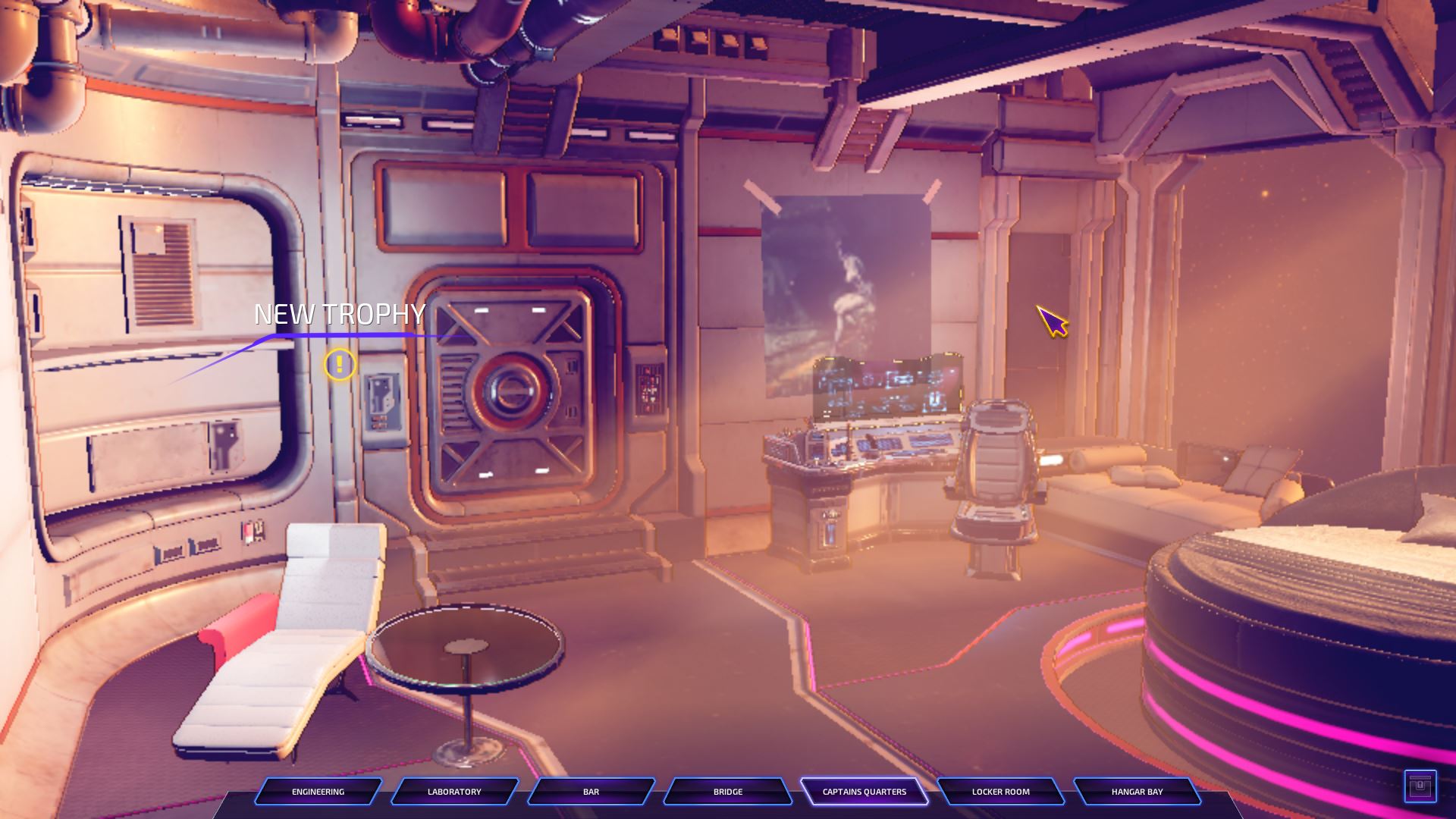Switch to the LABORATORY tab
1456x819 pixels.
coord(454,792)
